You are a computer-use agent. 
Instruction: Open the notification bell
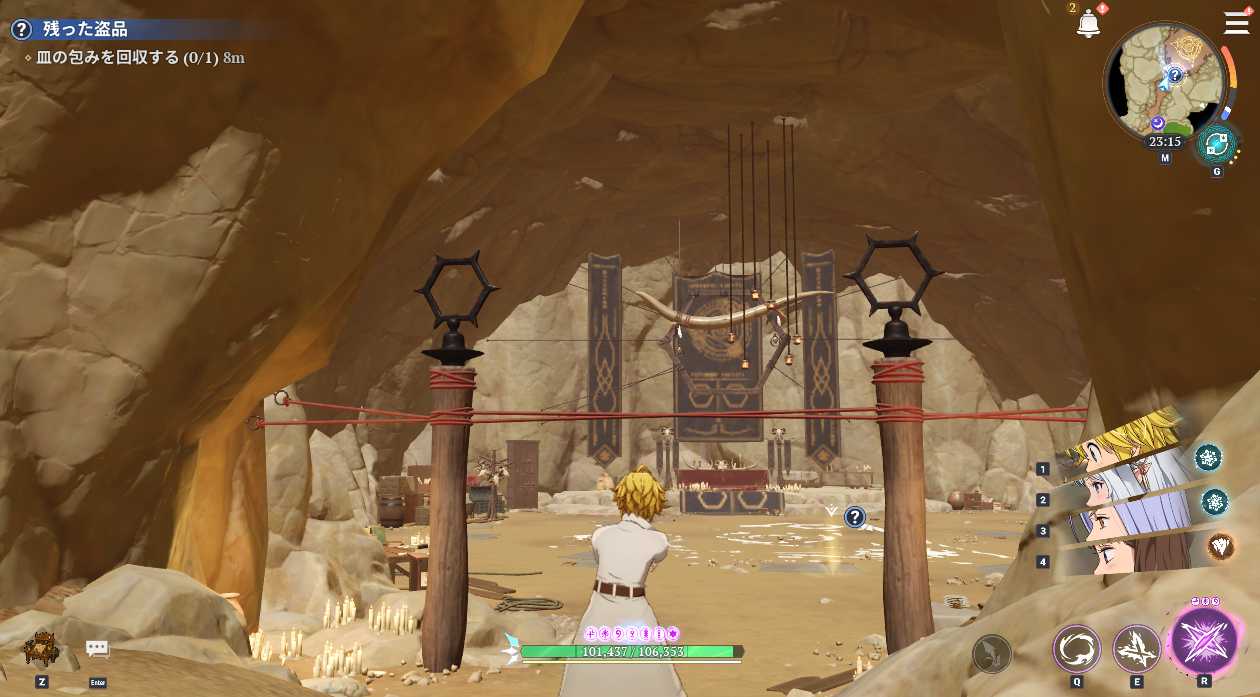pos(1088,25)
